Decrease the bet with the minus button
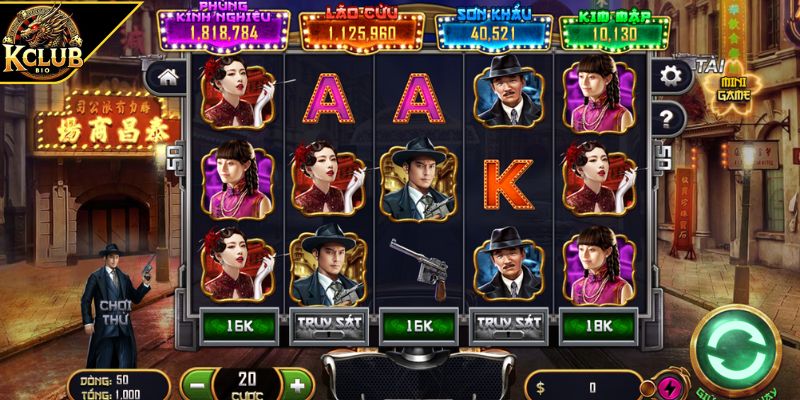The height and width of the screenshot is (400, 800). (x=198, y=384)
